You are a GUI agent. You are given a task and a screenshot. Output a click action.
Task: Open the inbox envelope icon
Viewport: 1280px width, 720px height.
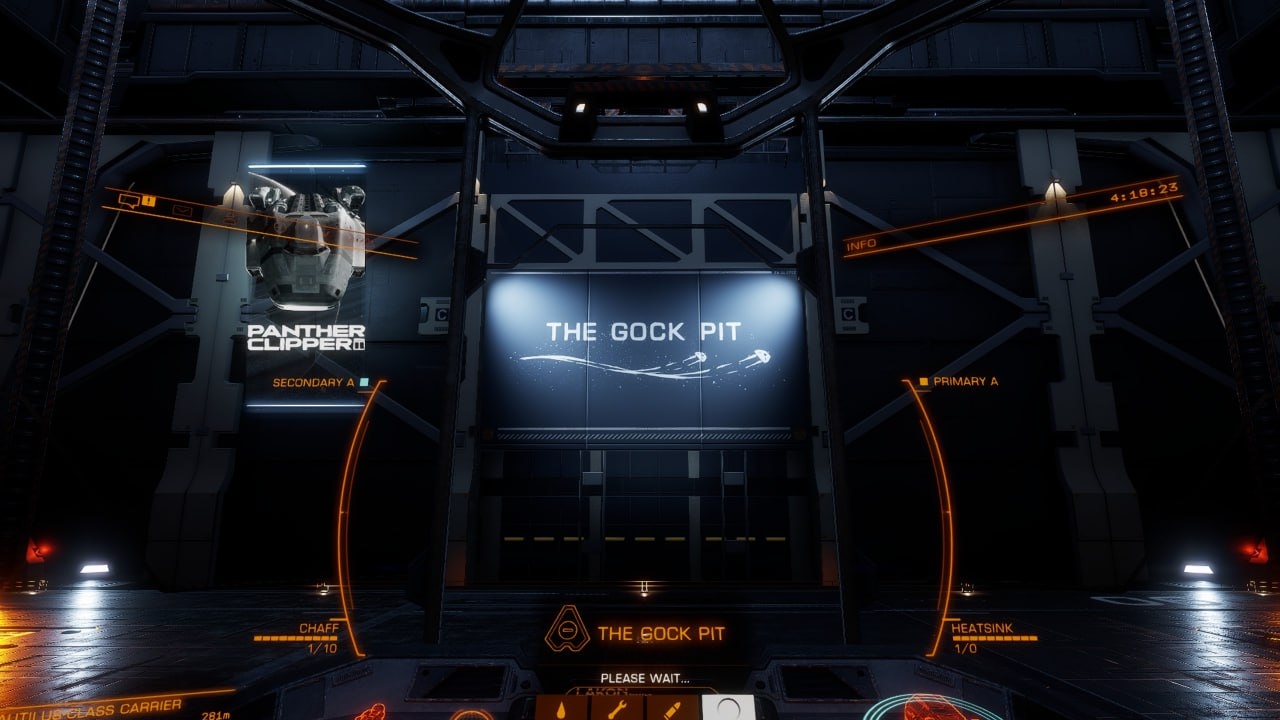(x=181, y=210)
